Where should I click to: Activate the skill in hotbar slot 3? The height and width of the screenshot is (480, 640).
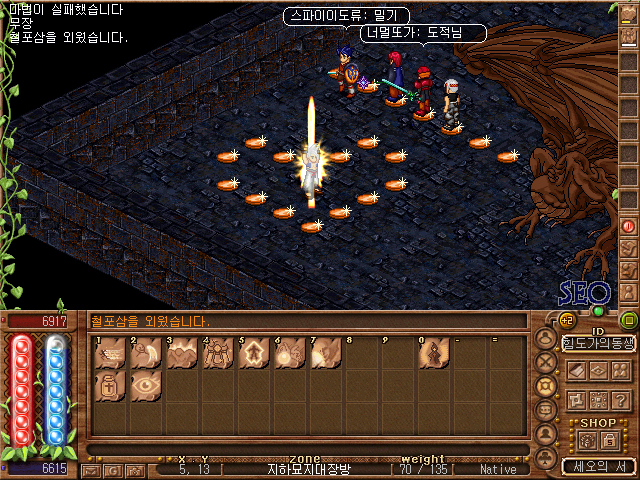tap(182, 353)
